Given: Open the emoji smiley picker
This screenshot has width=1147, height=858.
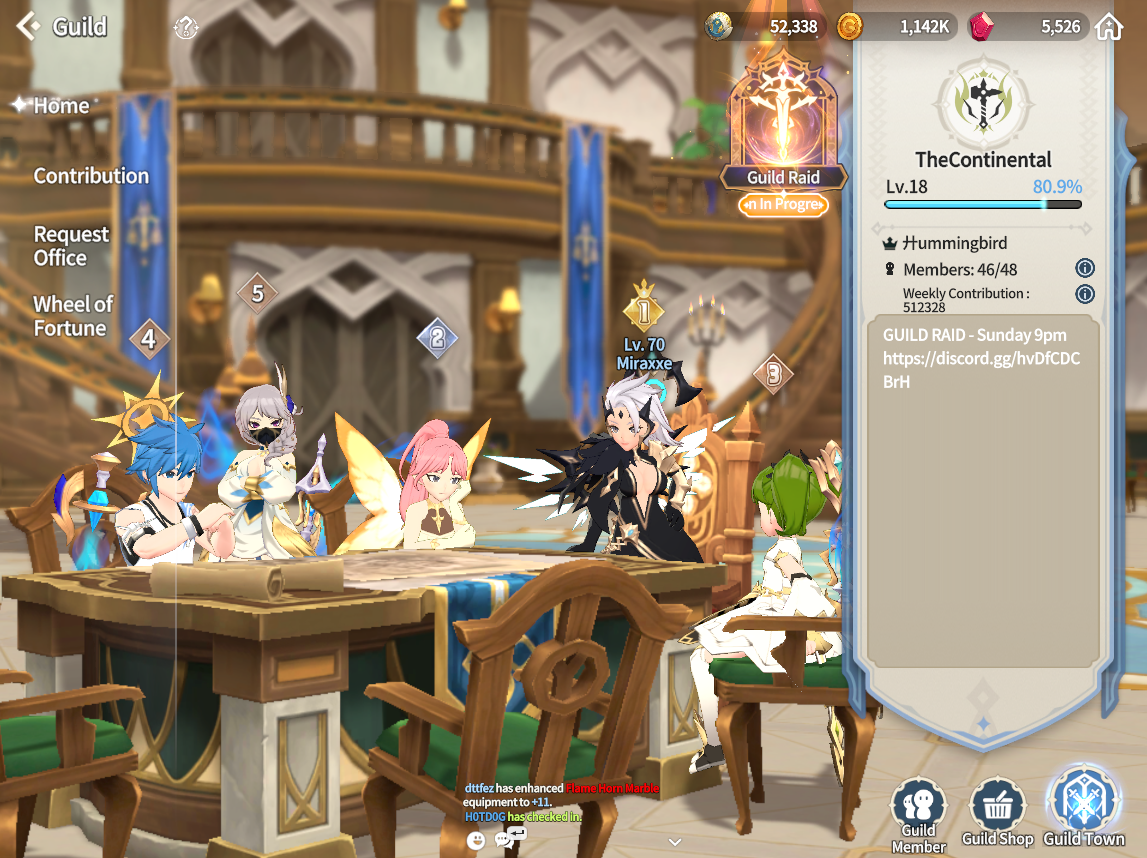Looking at the screenshot, I should click(x=476, y=841).
